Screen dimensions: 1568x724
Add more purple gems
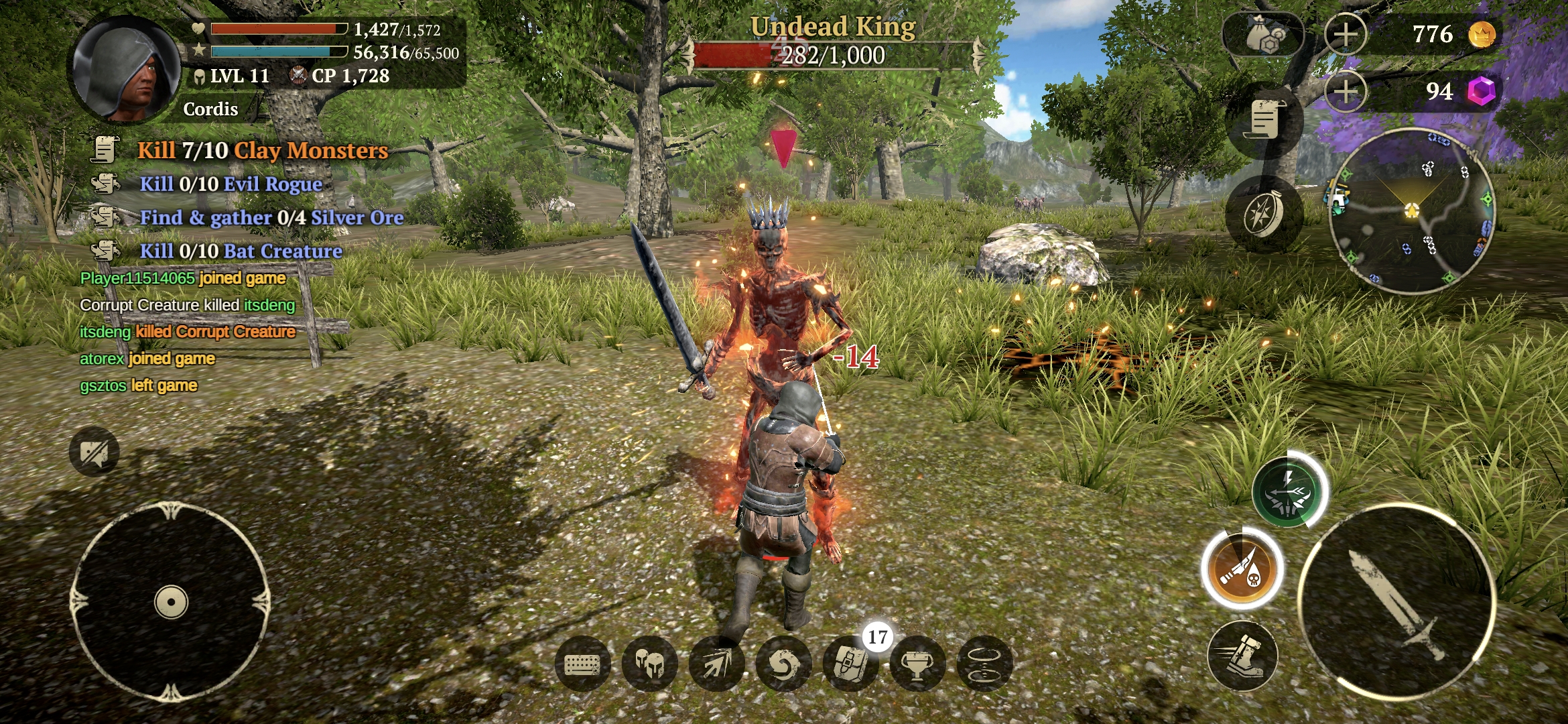pos(1346,91)
